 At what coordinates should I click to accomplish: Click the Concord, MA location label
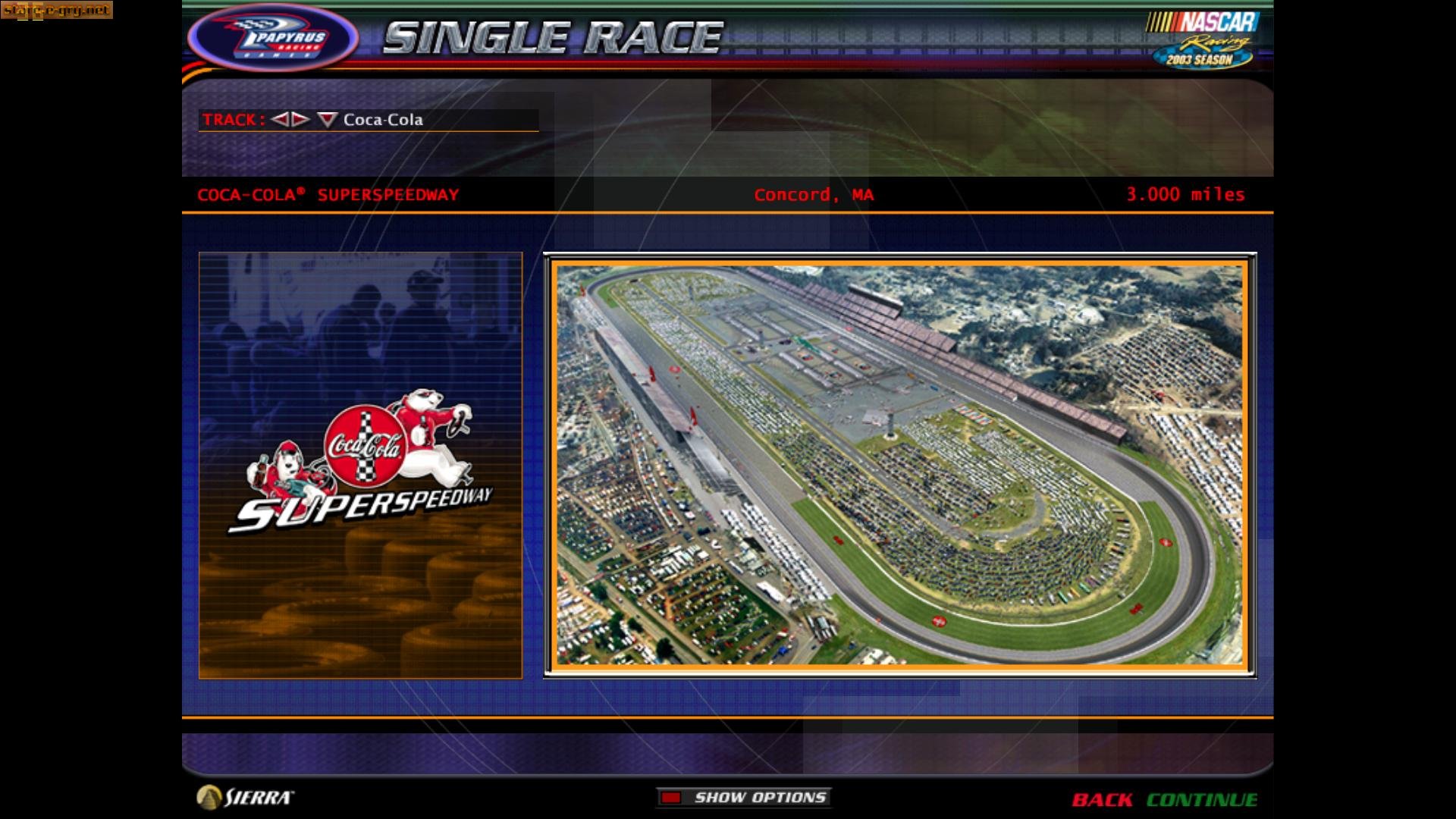(814, 195)
